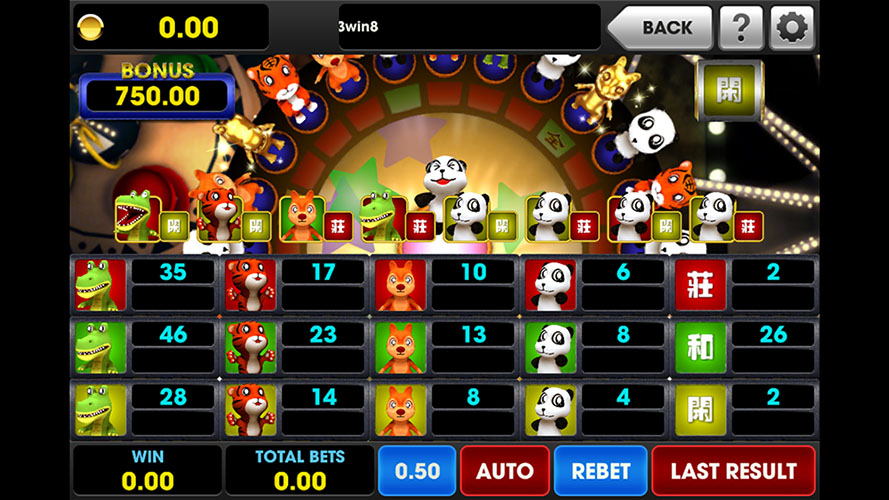Repeat the previous wager with REBET
This screenshot has width=889, height=500.
pyautogui.click(x=600, y=471)
